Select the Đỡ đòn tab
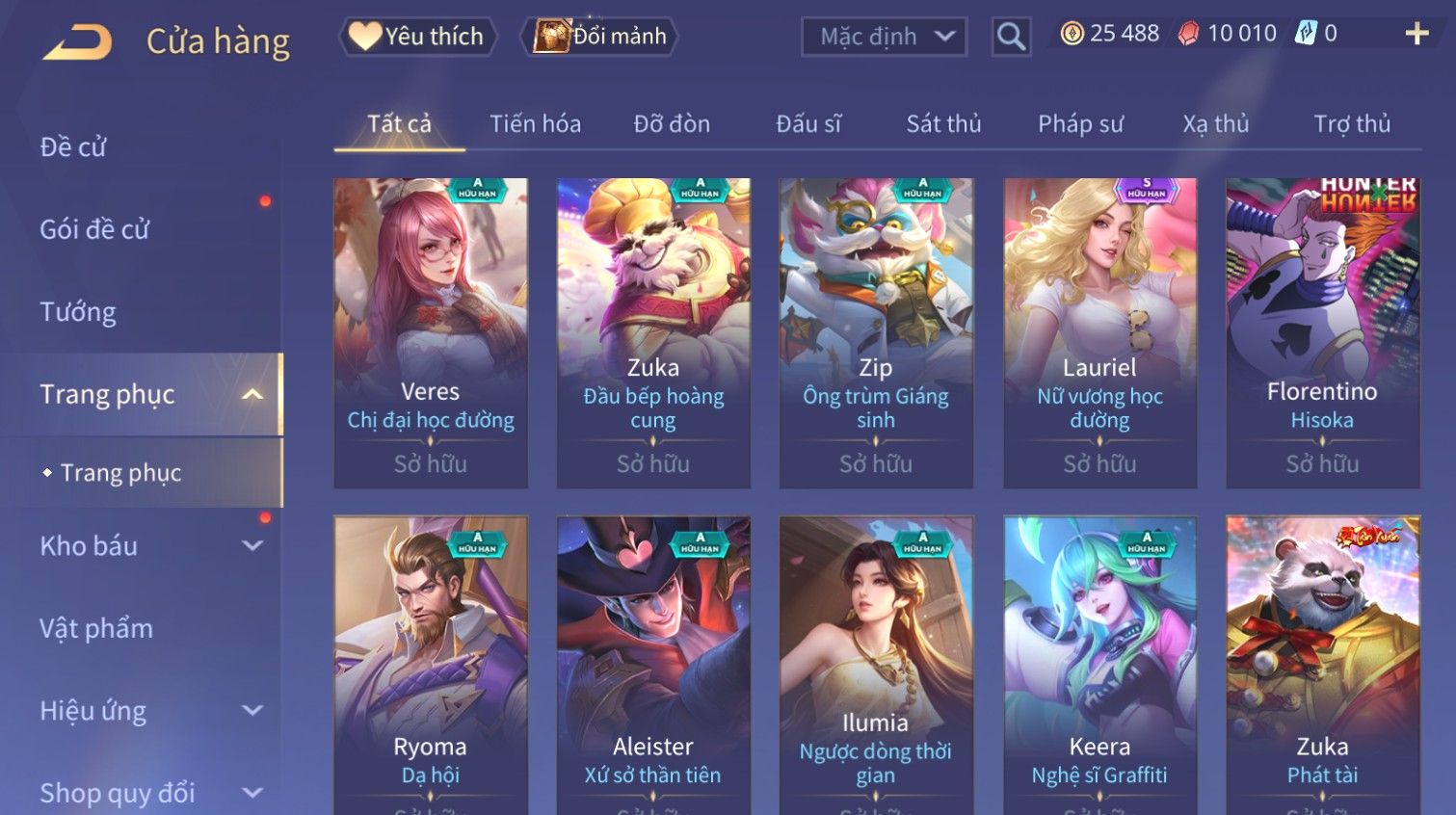1456x815 pixels. tap(672, 124)
